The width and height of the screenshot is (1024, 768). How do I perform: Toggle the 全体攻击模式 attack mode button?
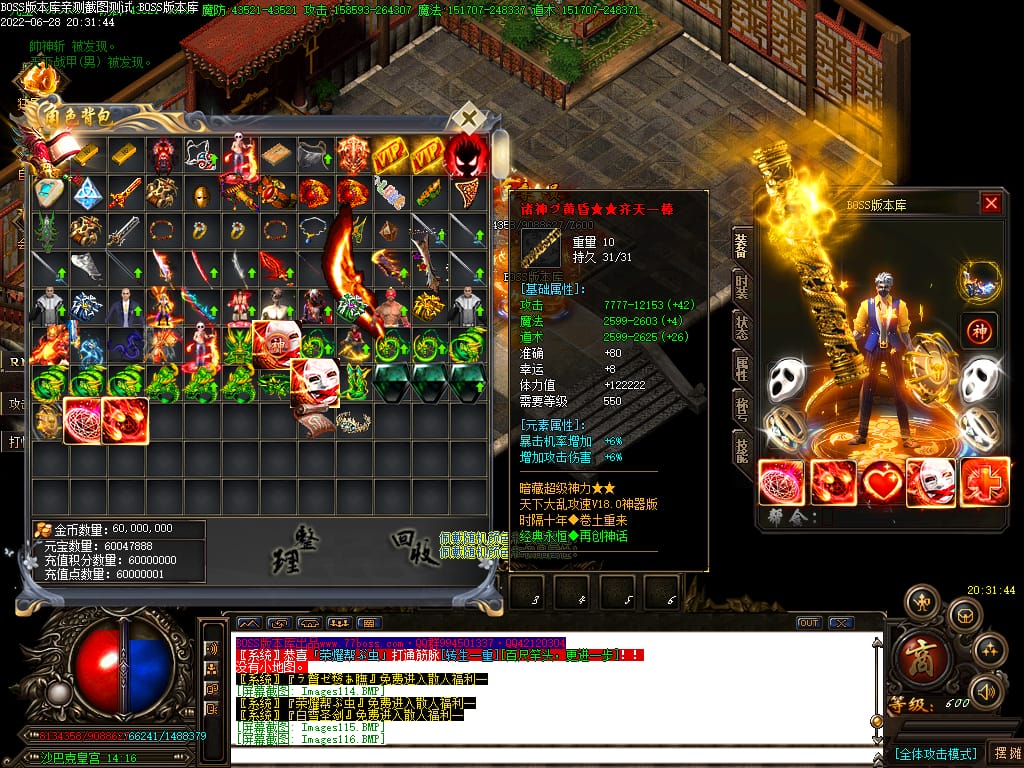click(935, 753)
